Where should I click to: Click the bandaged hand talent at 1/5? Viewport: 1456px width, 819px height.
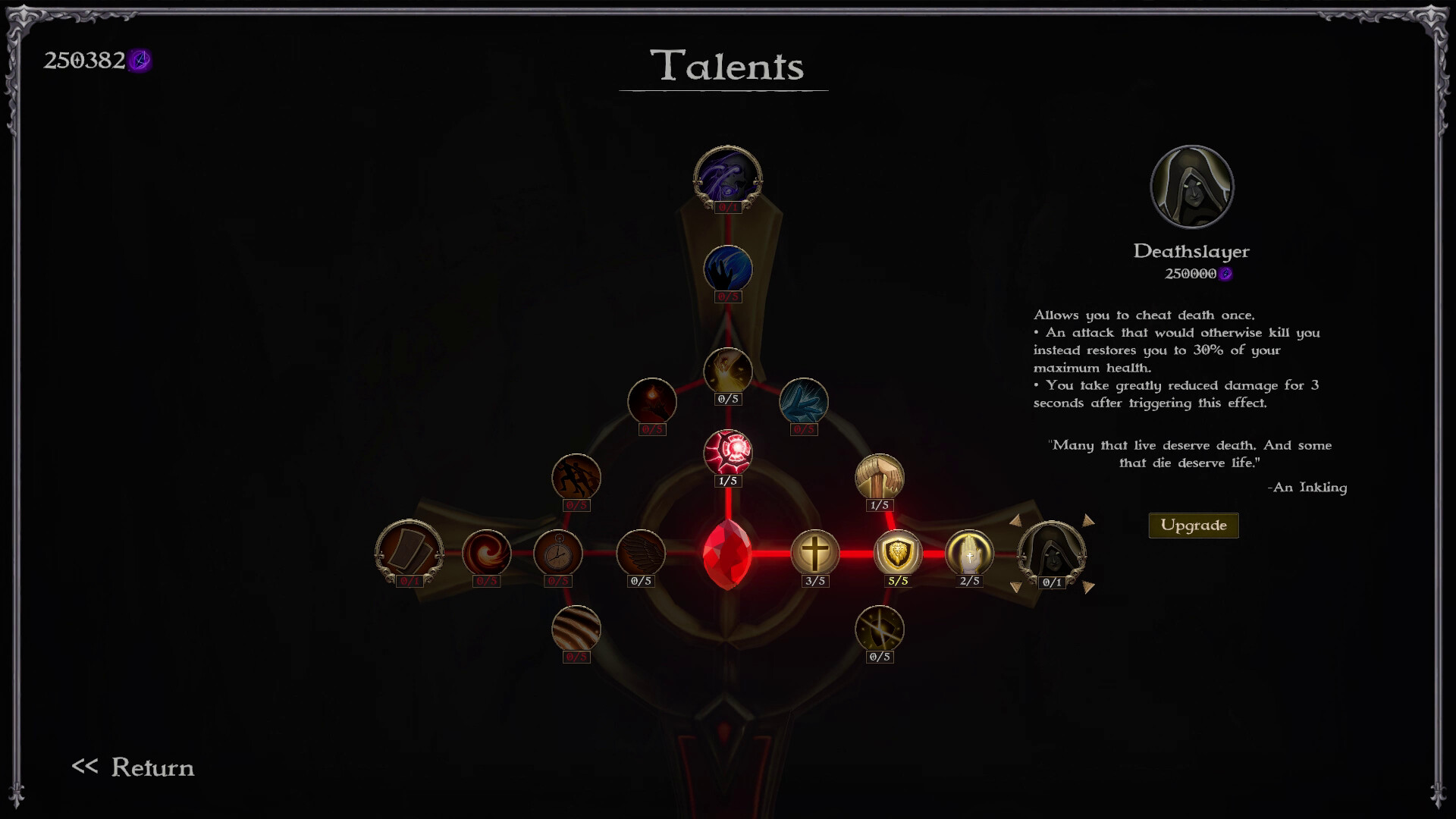(880, 478)
